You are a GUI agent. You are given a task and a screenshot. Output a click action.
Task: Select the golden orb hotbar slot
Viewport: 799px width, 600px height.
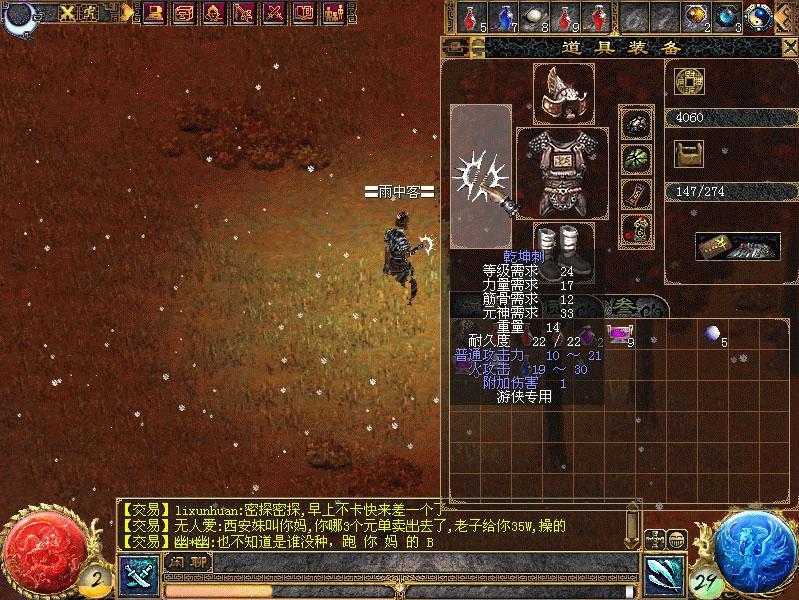tap(697, 17)
